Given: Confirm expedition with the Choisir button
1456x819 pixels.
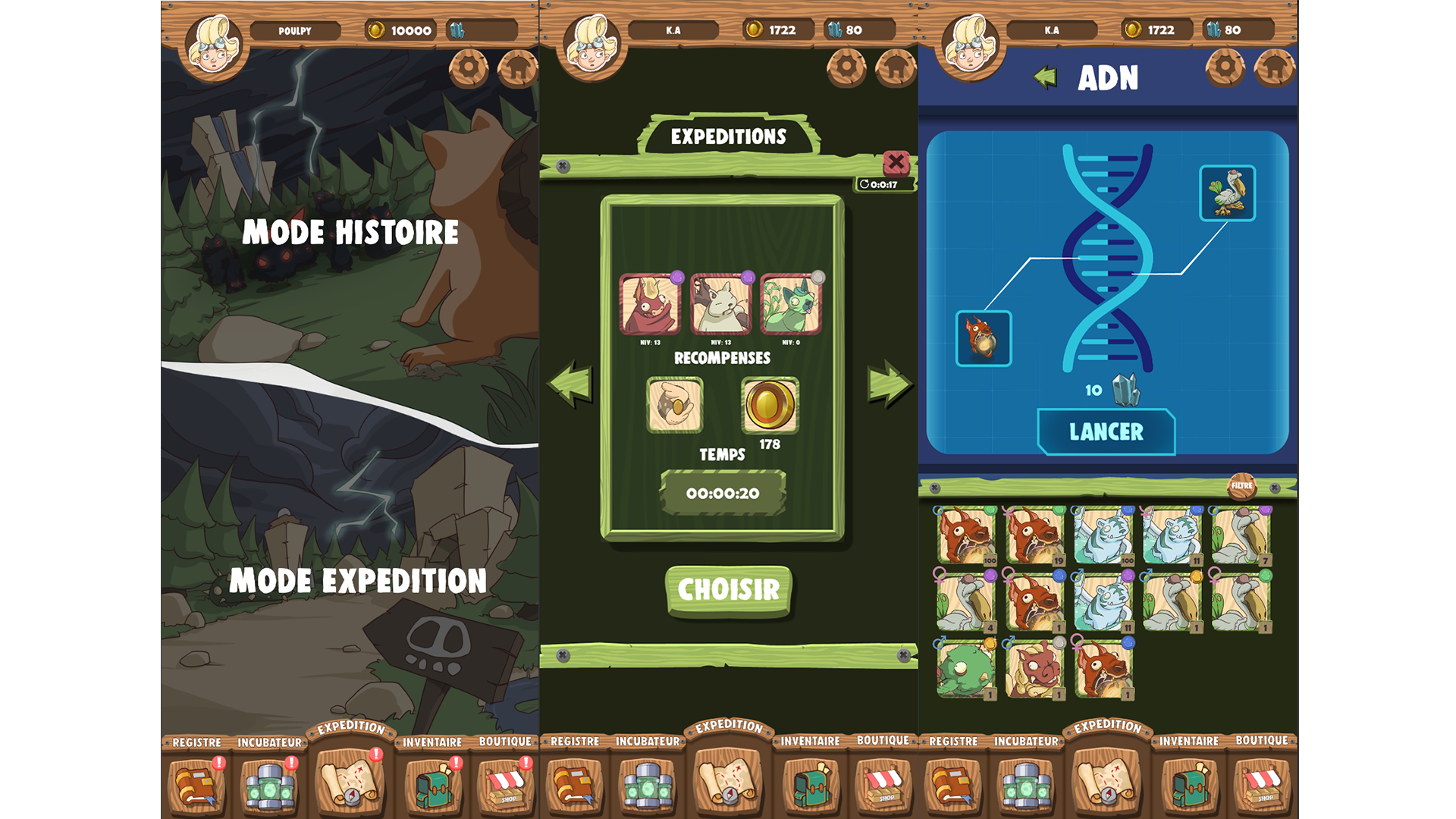Looking at the screenshot, I should (x=728, y=590).
